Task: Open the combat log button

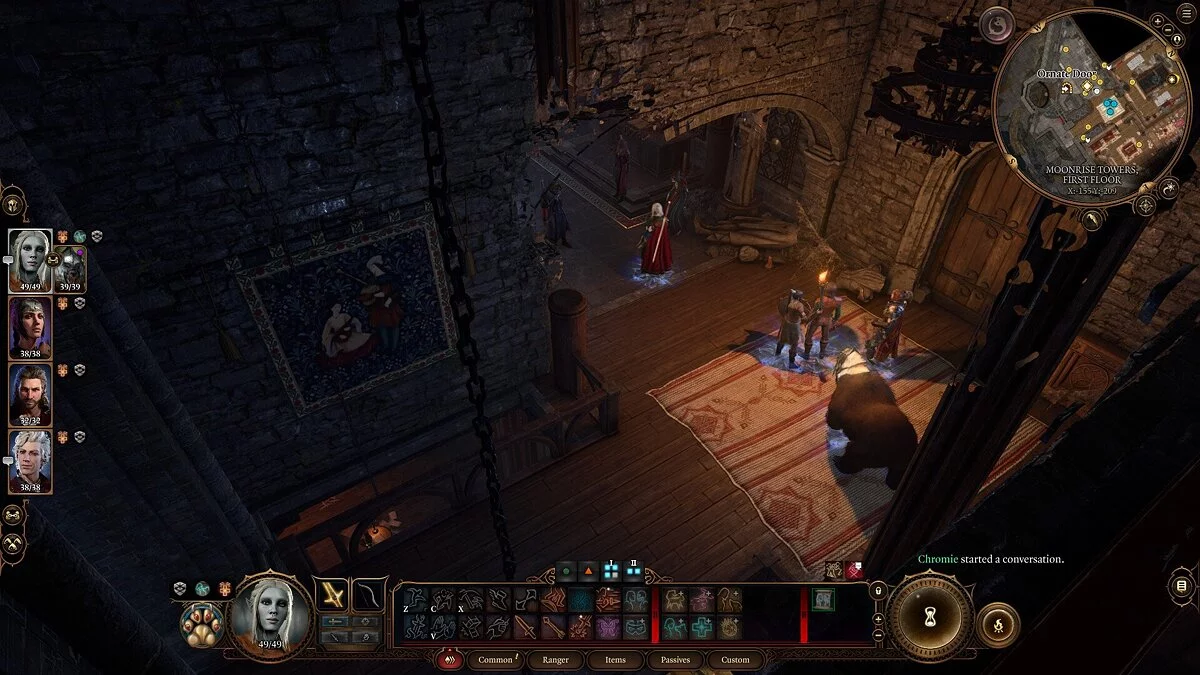Action: pos(1181,586)
